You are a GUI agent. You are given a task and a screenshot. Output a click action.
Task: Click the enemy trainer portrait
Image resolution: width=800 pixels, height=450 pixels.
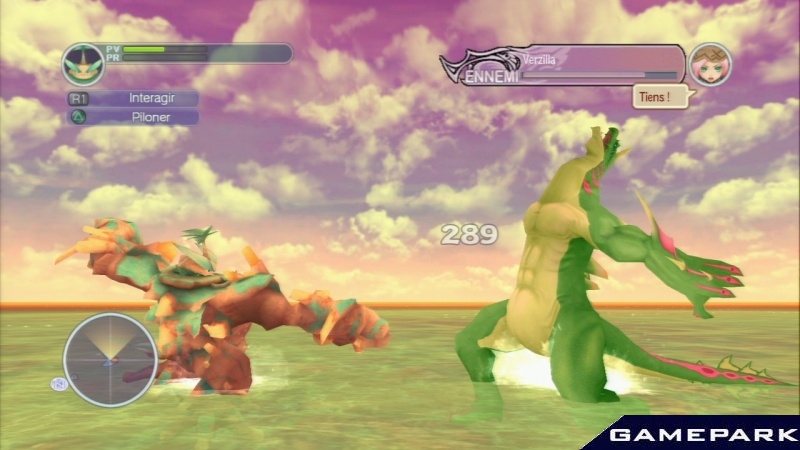710,64
